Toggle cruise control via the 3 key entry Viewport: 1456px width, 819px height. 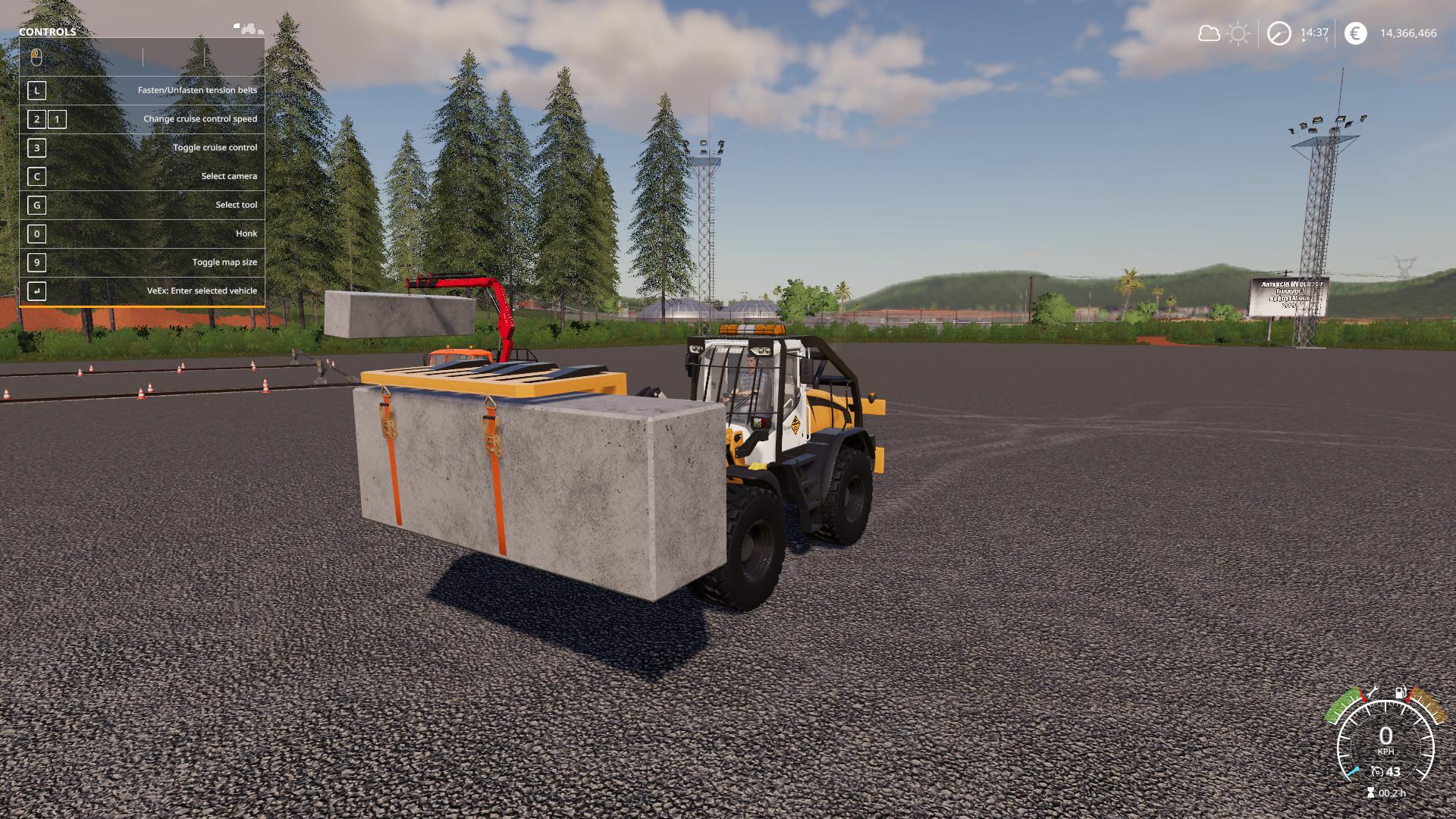(x=144, y=147)
